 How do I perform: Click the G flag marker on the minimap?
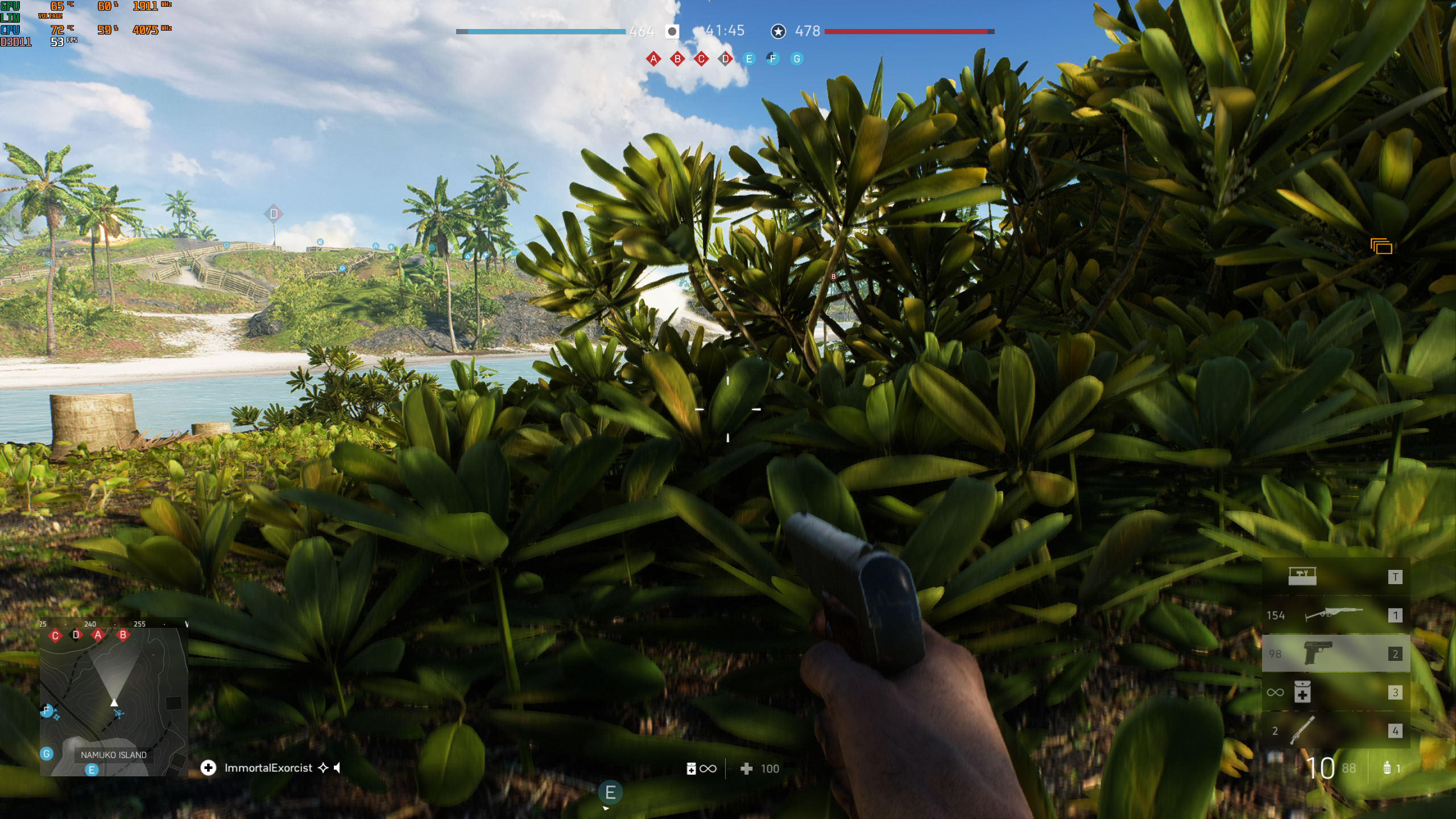tap(47, 754)
